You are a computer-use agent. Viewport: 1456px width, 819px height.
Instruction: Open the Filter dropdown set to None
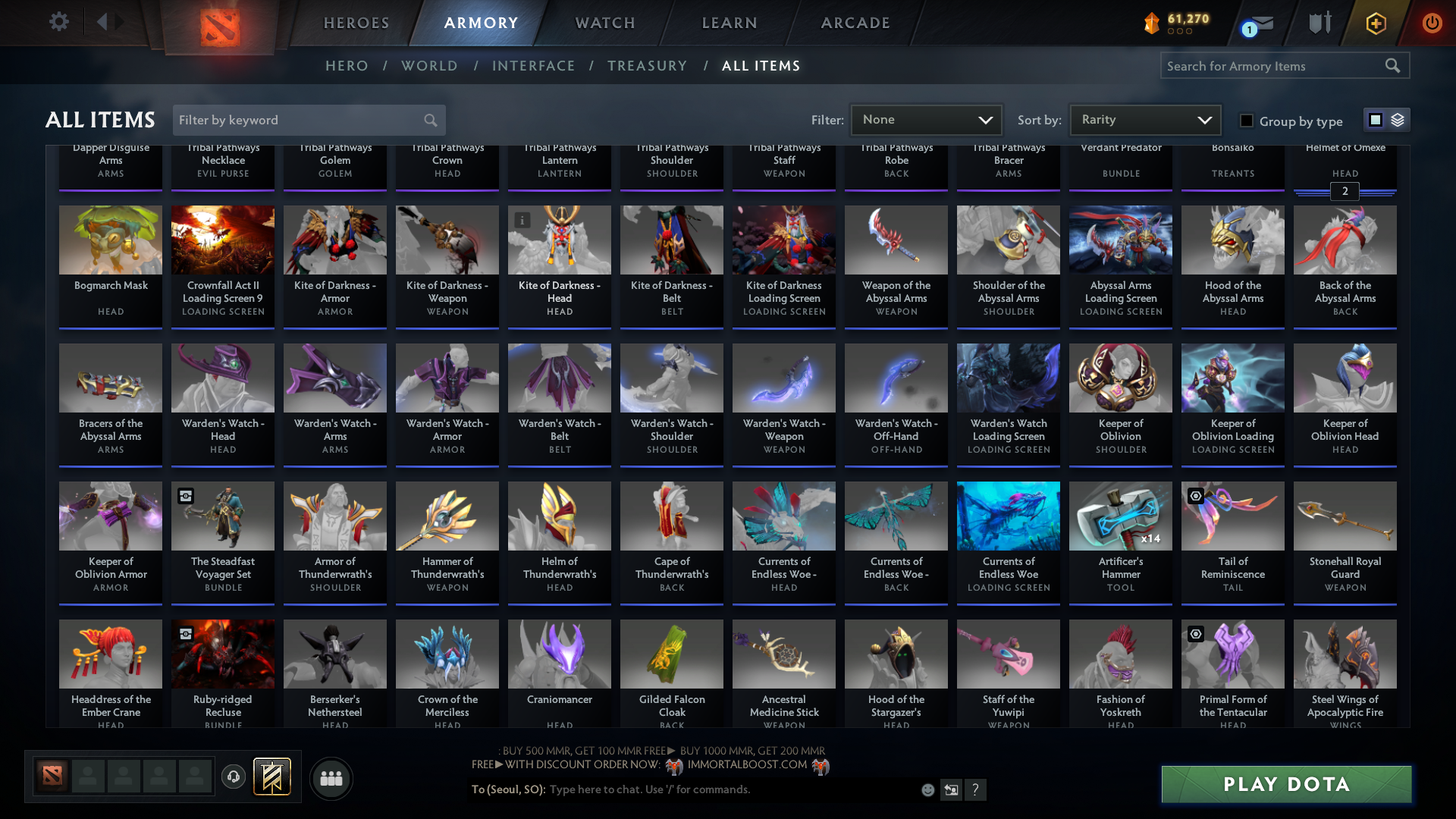pos(926,119)
